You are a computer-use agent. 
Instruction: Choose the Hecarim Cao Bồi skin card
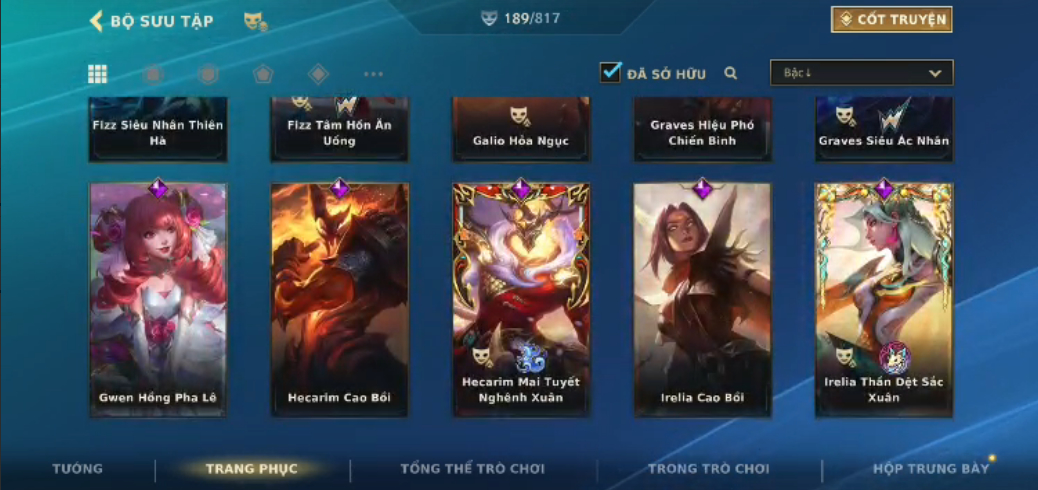pos(340,299)
